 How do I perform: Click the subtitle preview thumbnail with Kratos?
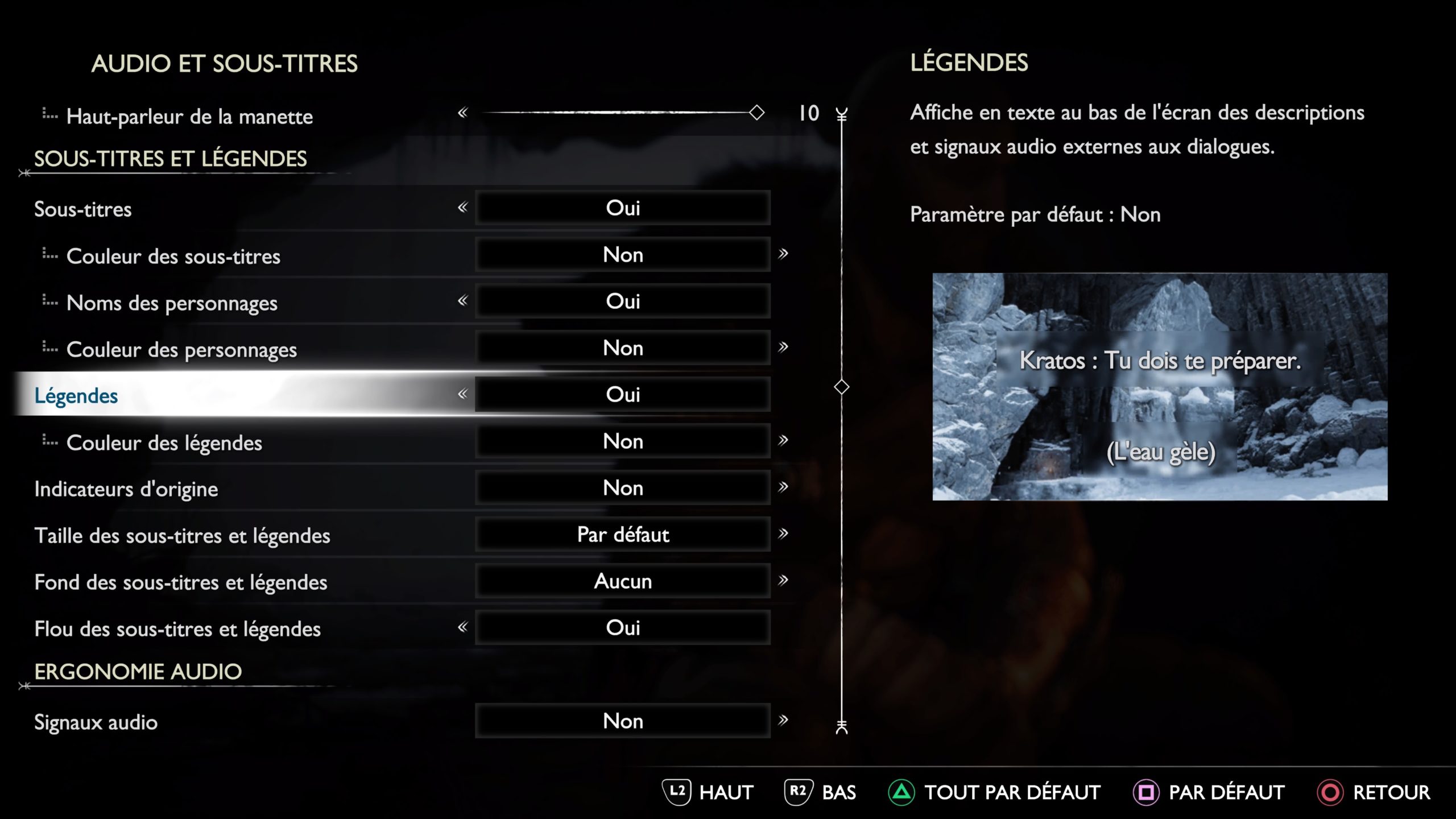coord(1160,387)
